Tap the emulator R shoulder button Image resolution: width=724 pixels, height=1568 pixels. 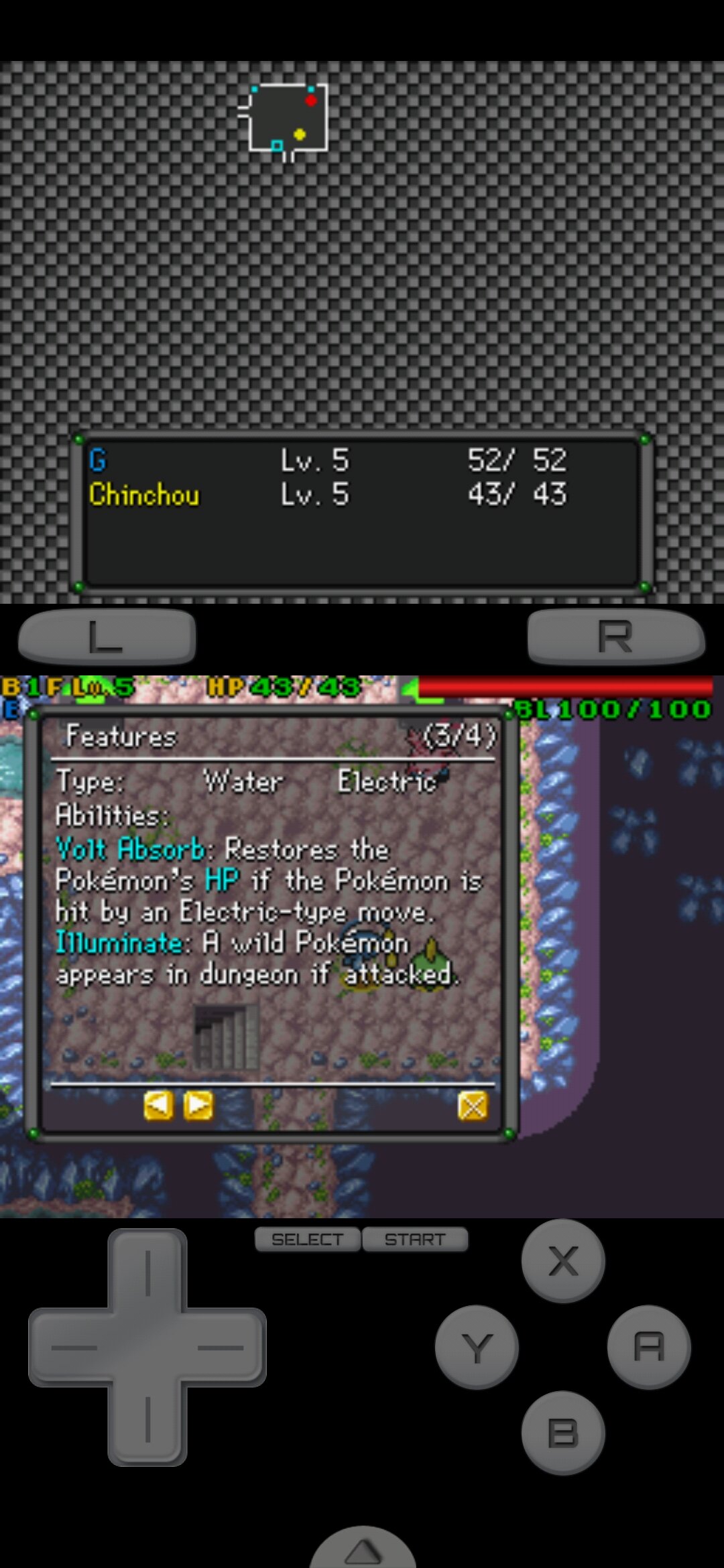[x=615, y=637]
